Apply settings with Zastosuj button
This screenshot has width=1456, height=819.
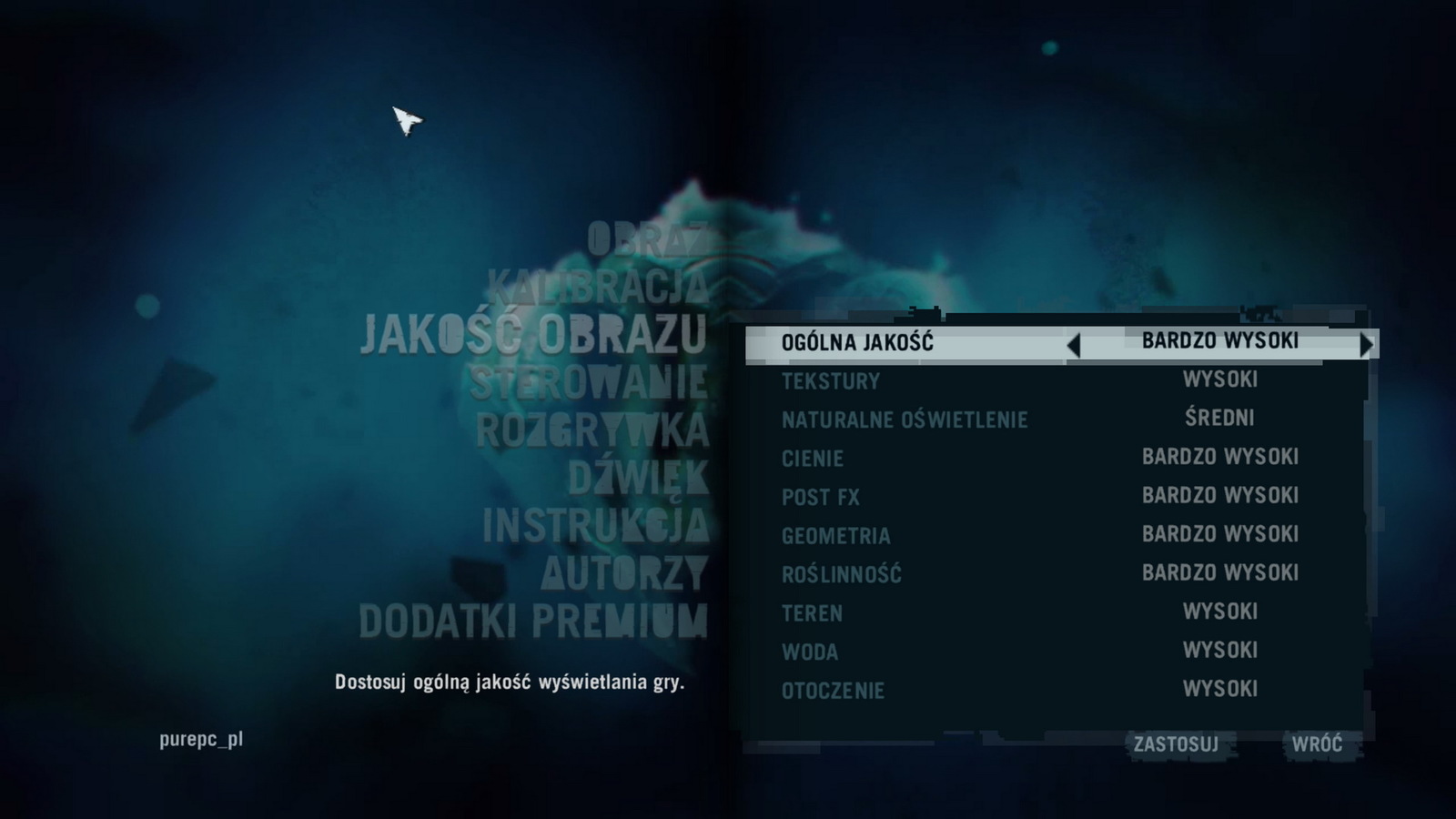click(1176, 744)
